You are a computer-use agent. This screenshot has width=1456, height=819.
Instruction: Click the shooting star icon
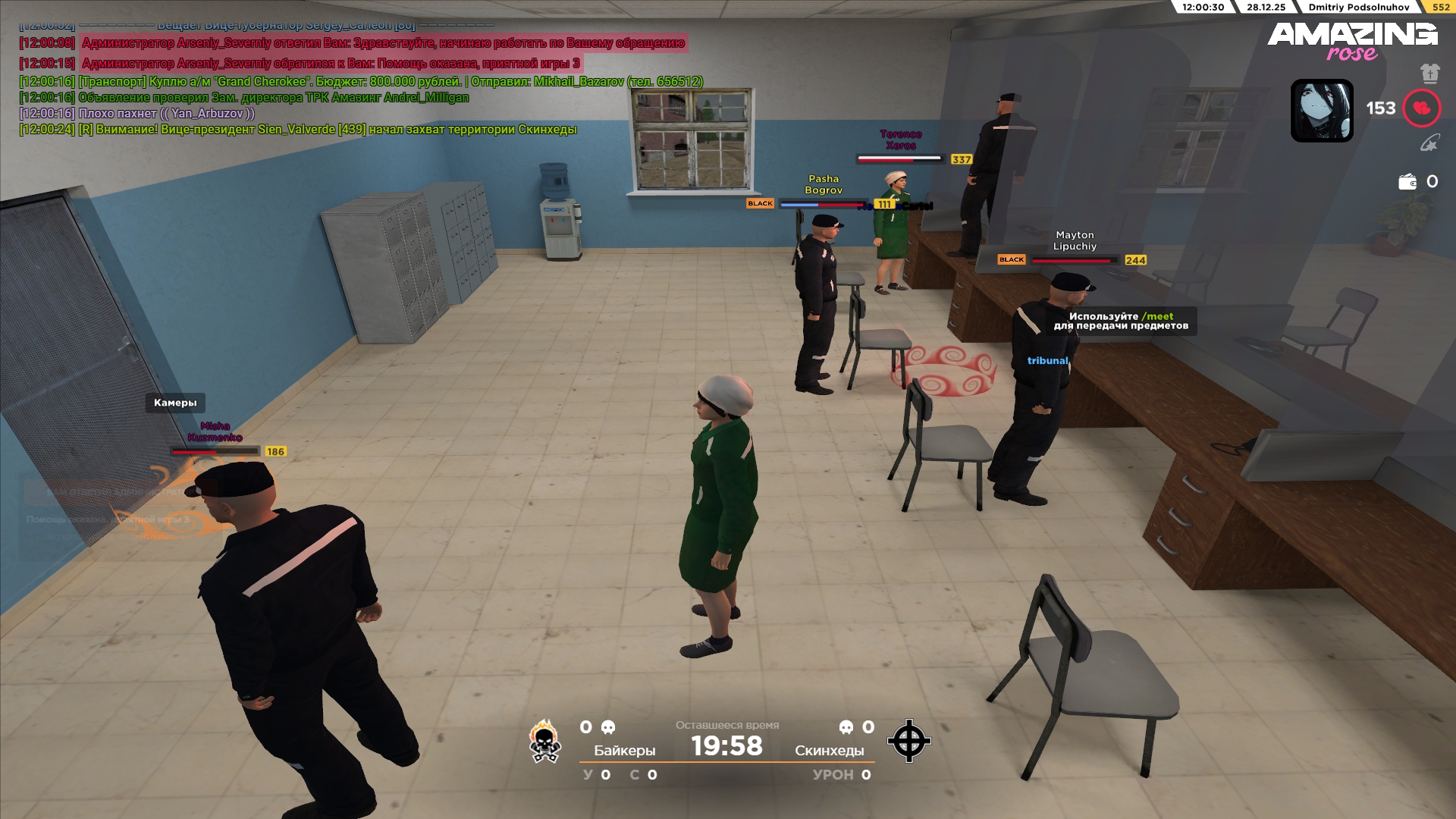pyautogui.click(x=1429, y=143)
